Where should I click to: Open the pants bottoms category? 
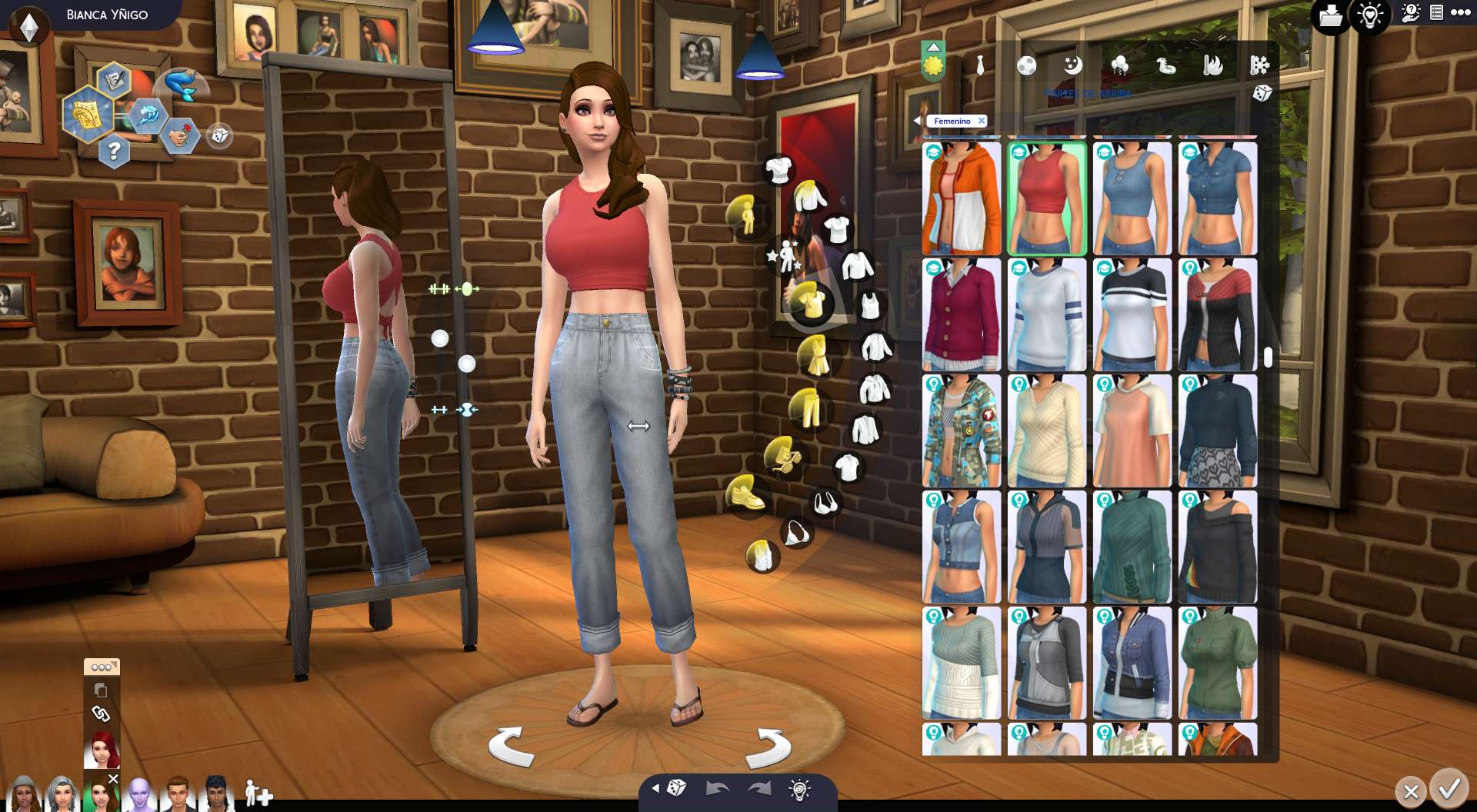[x=809, y=408]
